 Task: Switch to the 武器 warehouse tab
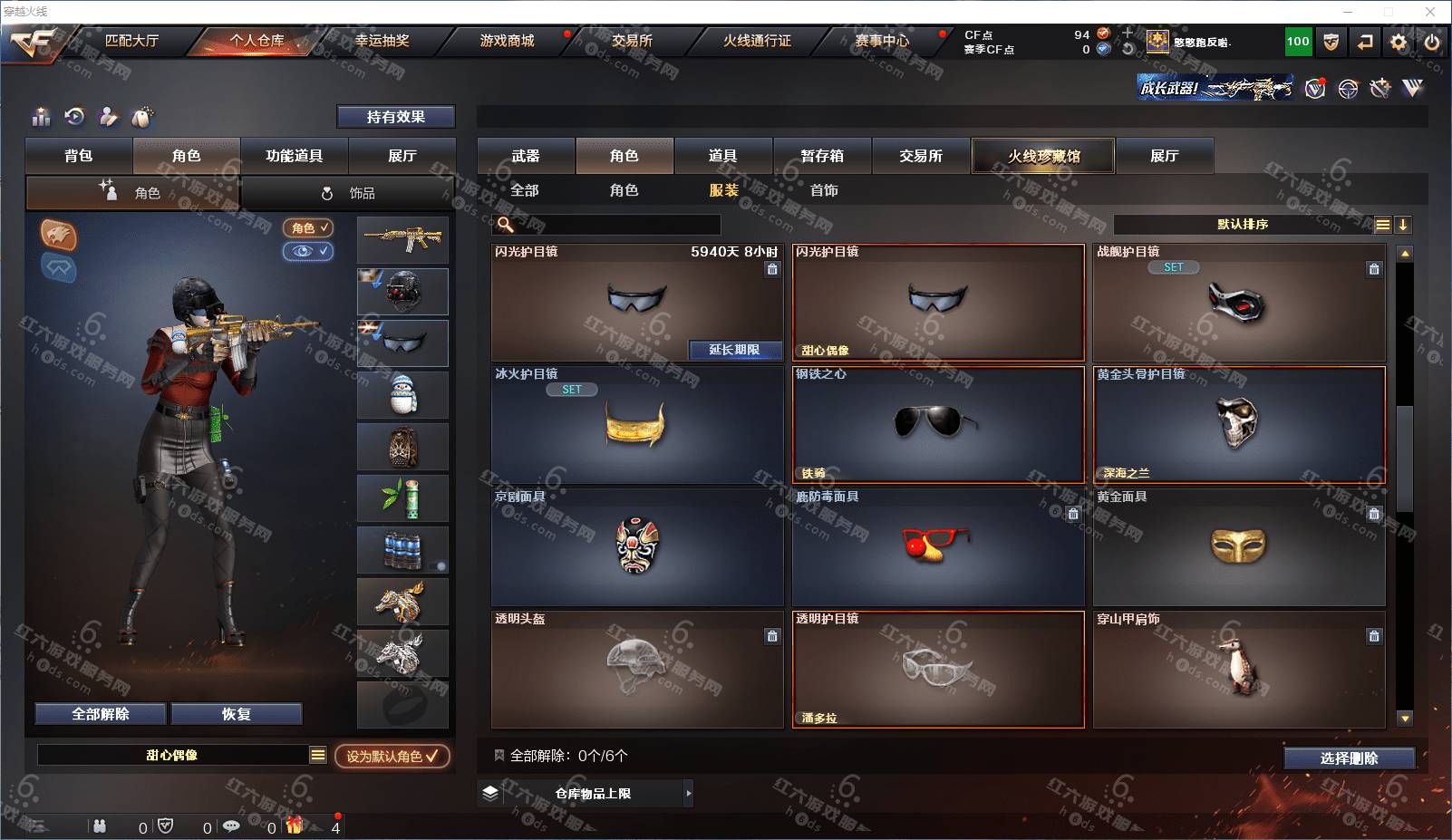(x=526, y=156)
